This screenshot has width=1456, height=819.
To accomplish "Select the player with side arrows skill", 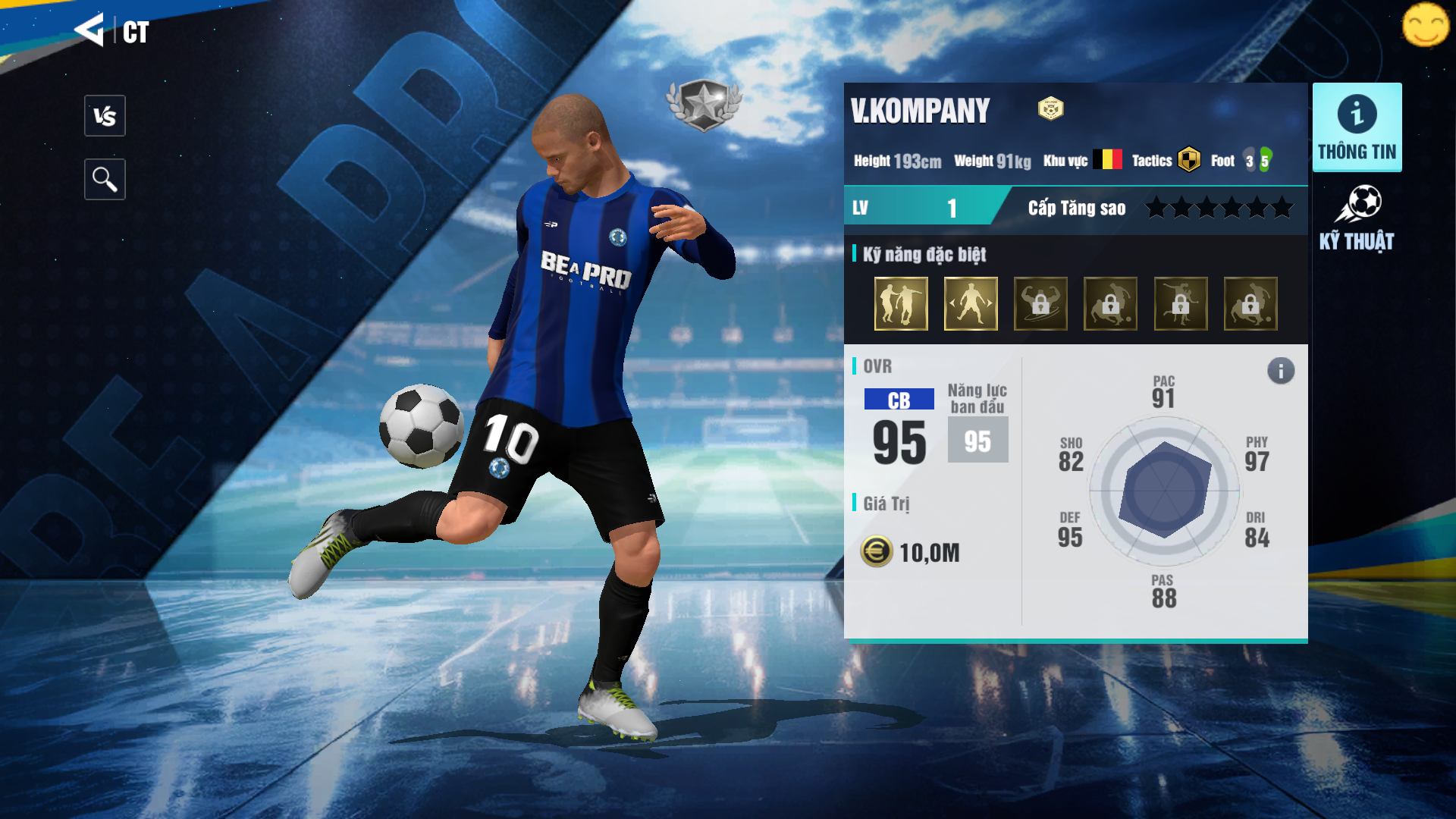I will (971, 303).
